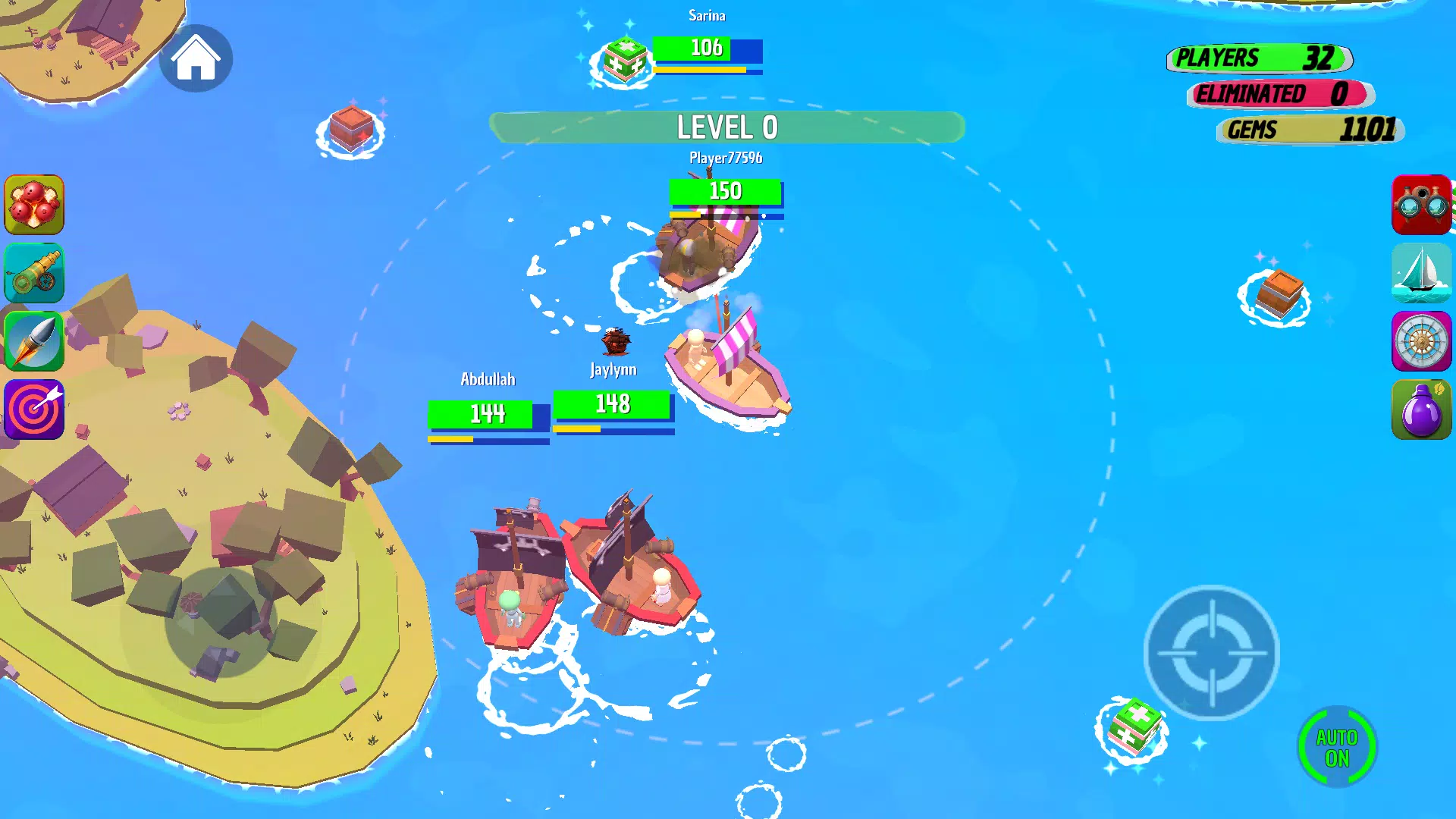This screenshot has height=819, width=1456.
Task: Tap the ship's wheel compass icon
Action: click(x=1422, y=341)
